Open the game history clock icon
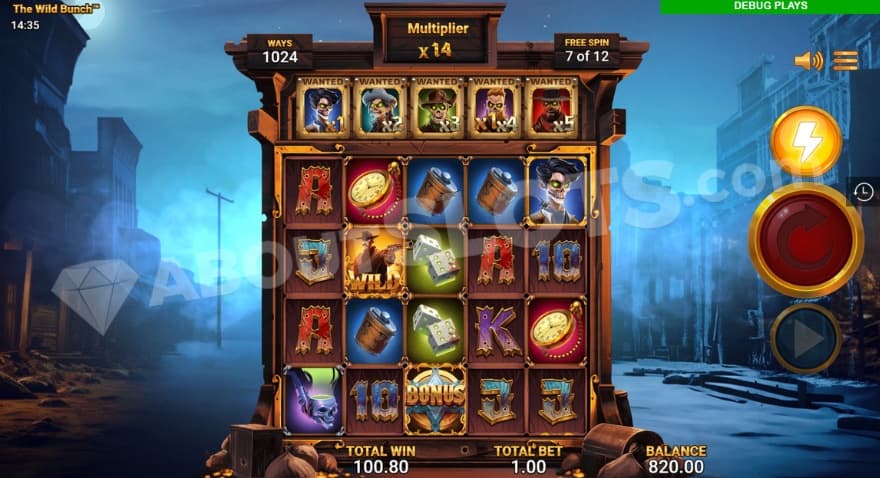 pos(864,192)
